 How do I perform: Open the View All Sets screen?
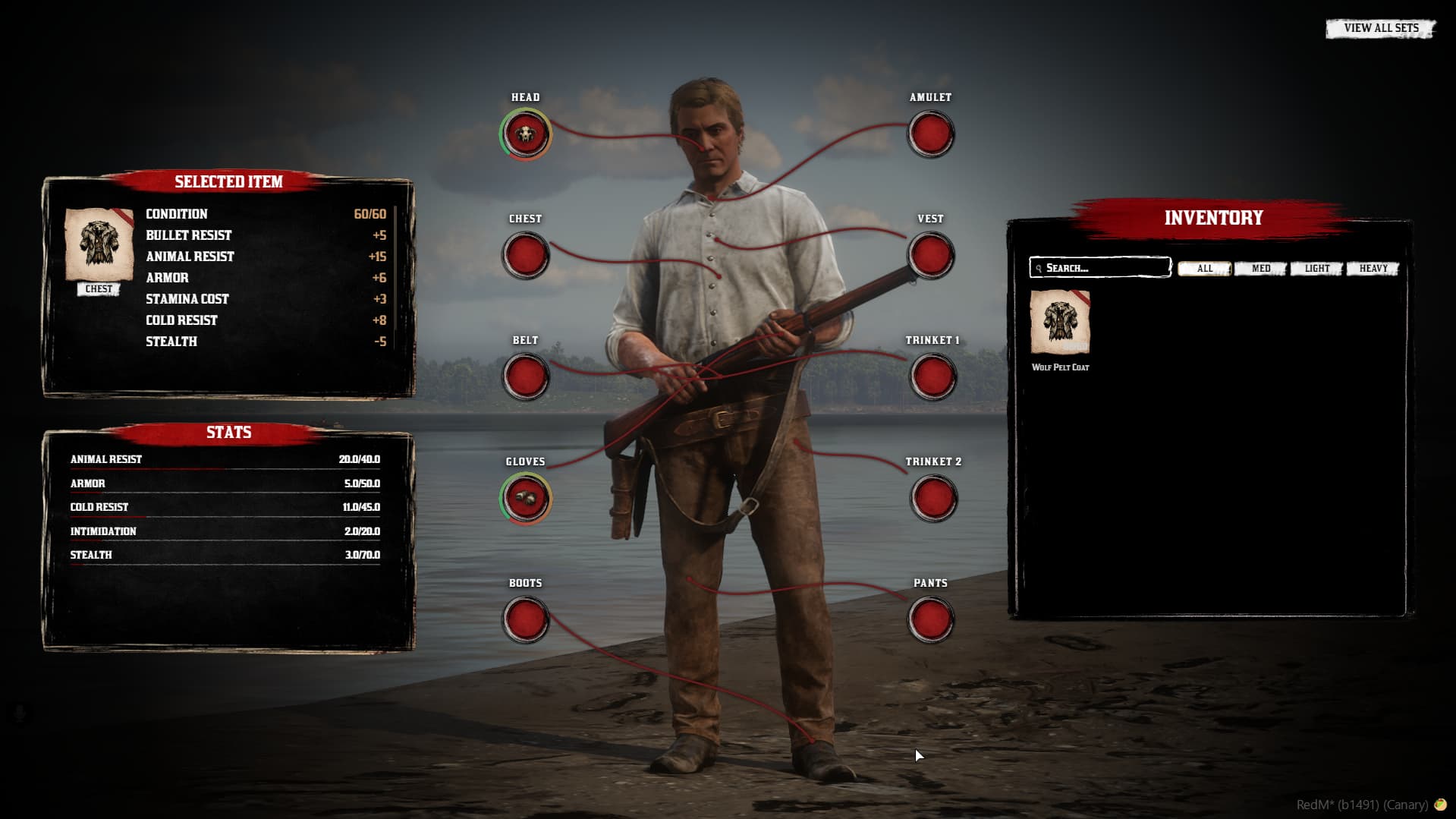click(x=1380, y=29)
